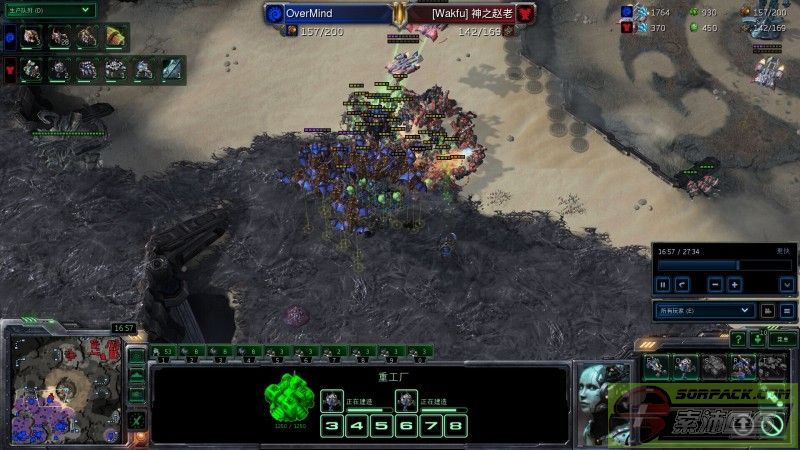
Task: Select first command card unit icon
Action: (658, 366)
